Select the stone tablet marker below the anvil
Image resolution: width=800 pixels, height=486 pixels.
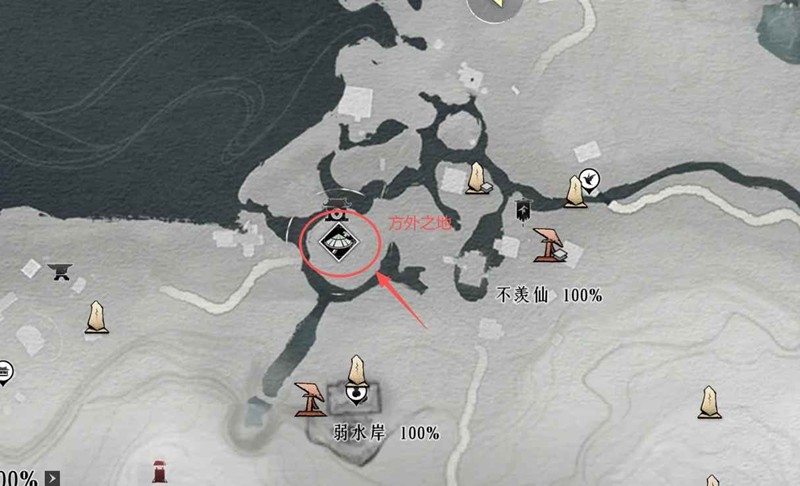96,316
